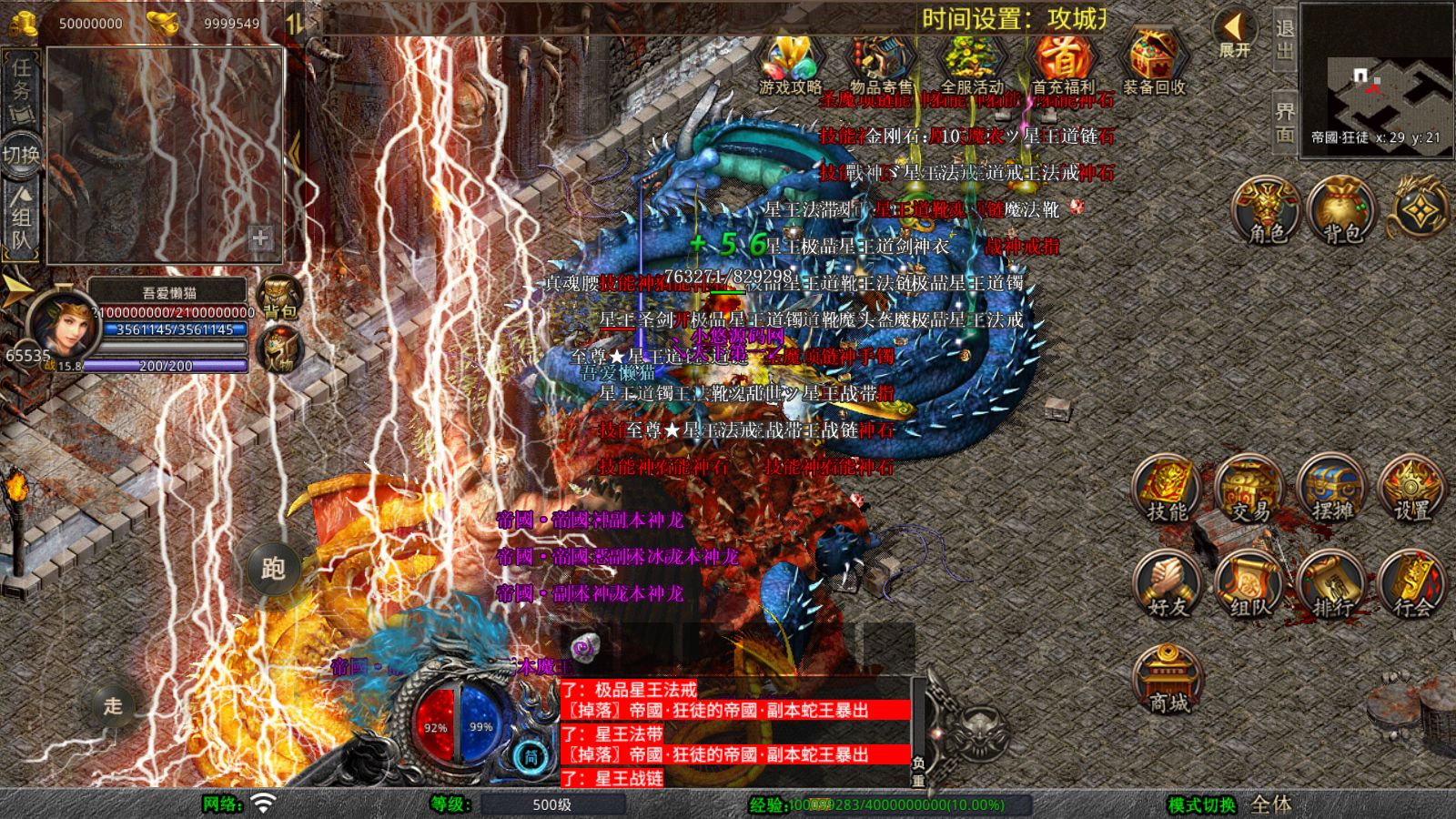Open the 设置 settings menu
The width and height of the screenshot is (1456, 819).
coord(1412,491)
